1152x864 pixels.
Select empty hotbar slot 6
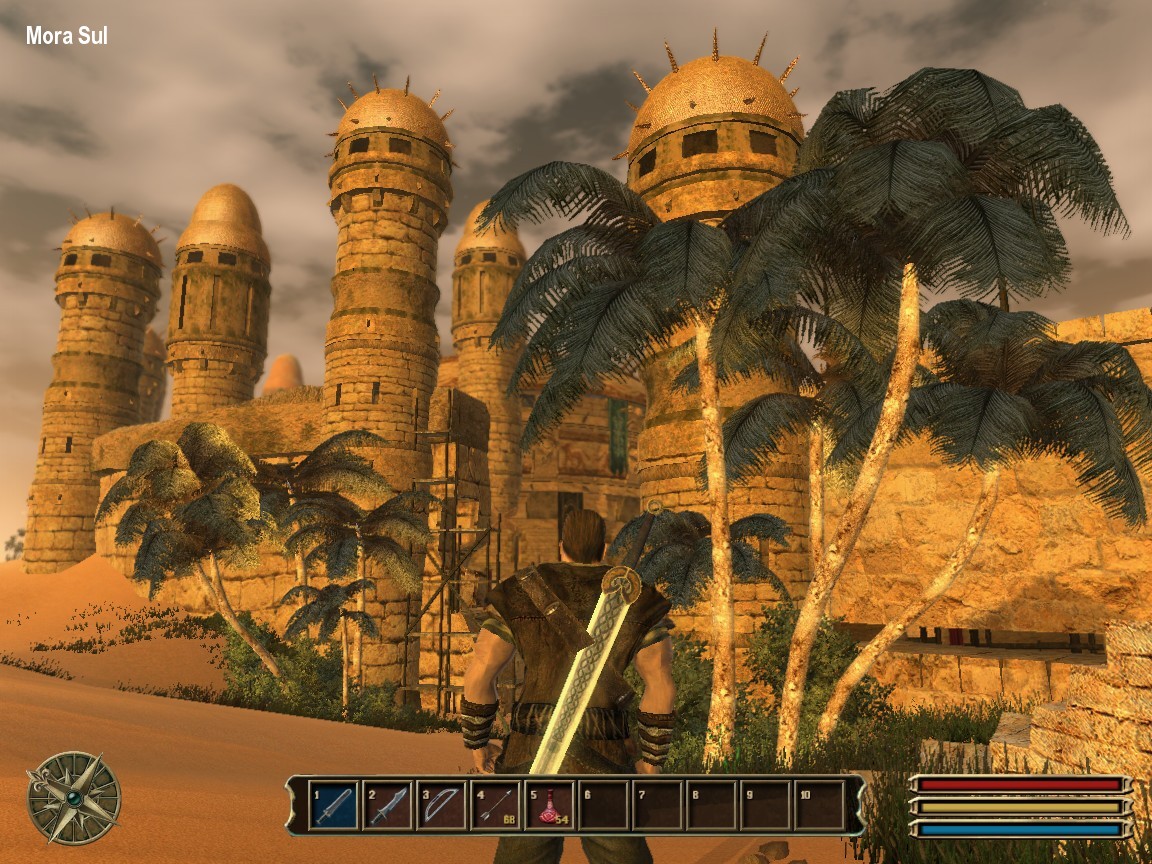click(x=603, y=805)
